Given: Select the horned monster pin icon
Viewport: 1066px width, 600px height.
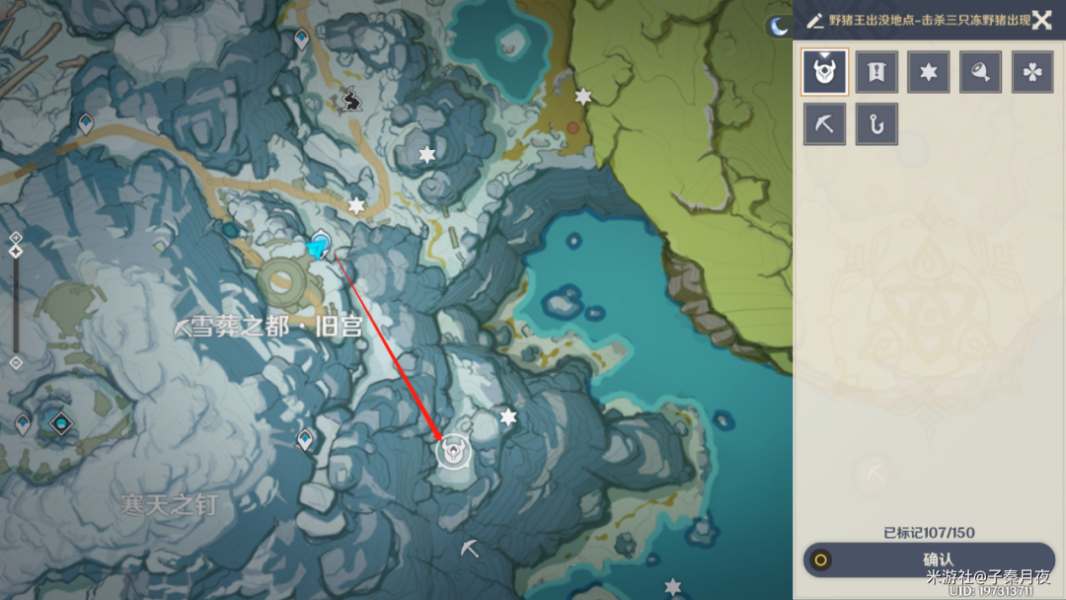Looking at the screenshot, I should tap(825, 72).
